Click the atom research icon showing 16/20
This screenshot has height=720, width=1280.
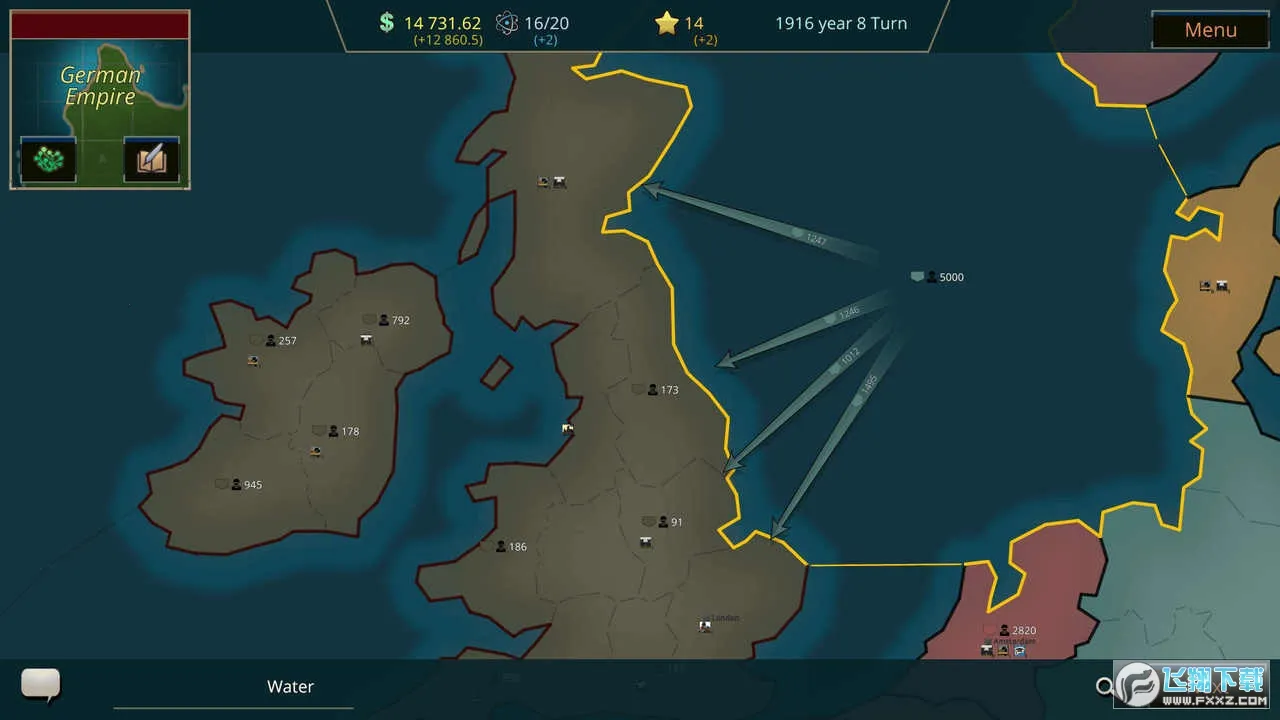[508, 22]
